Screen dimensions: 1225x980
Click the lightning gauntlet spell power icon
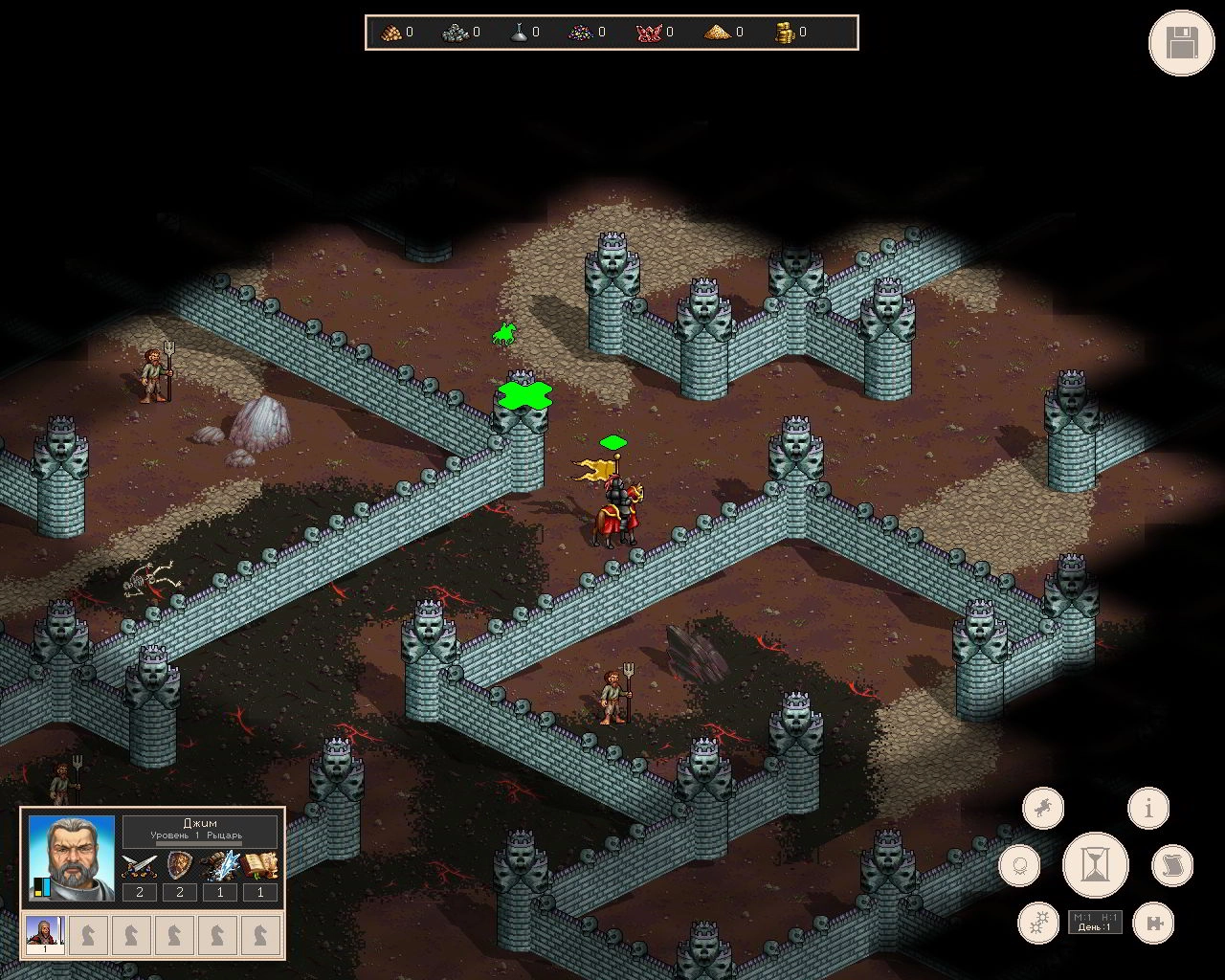tap(219, 866)
